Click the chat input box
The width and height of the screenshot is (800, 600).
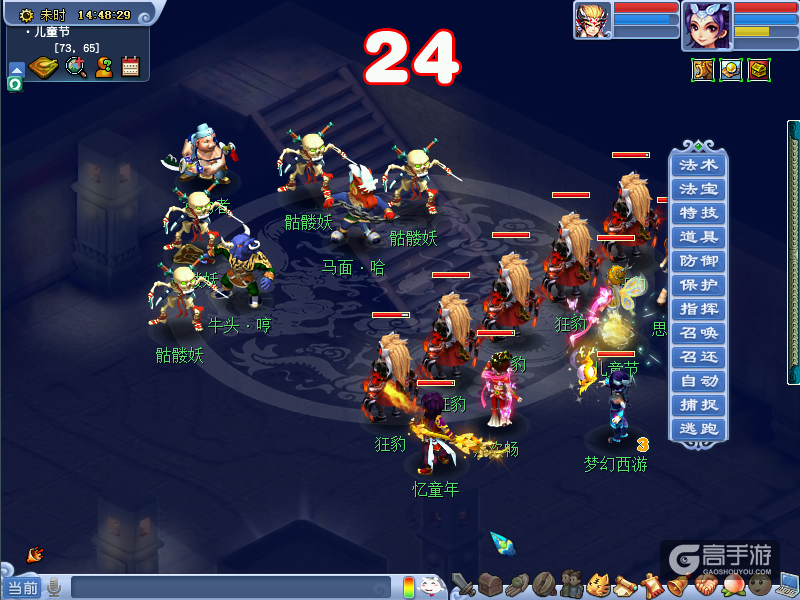click(230, 587)
